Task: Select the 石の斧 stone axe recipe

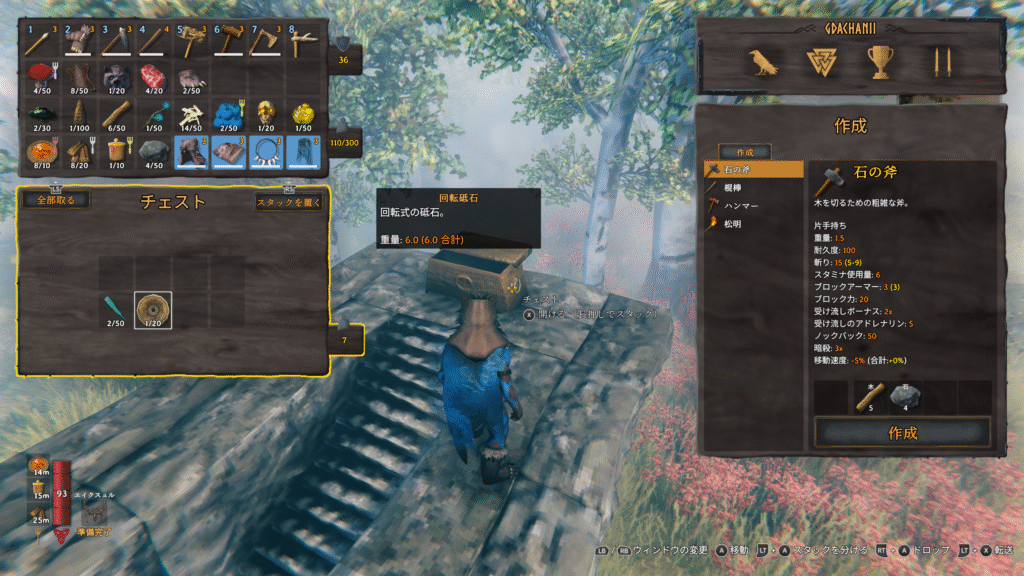Action: tap(754, 170)
